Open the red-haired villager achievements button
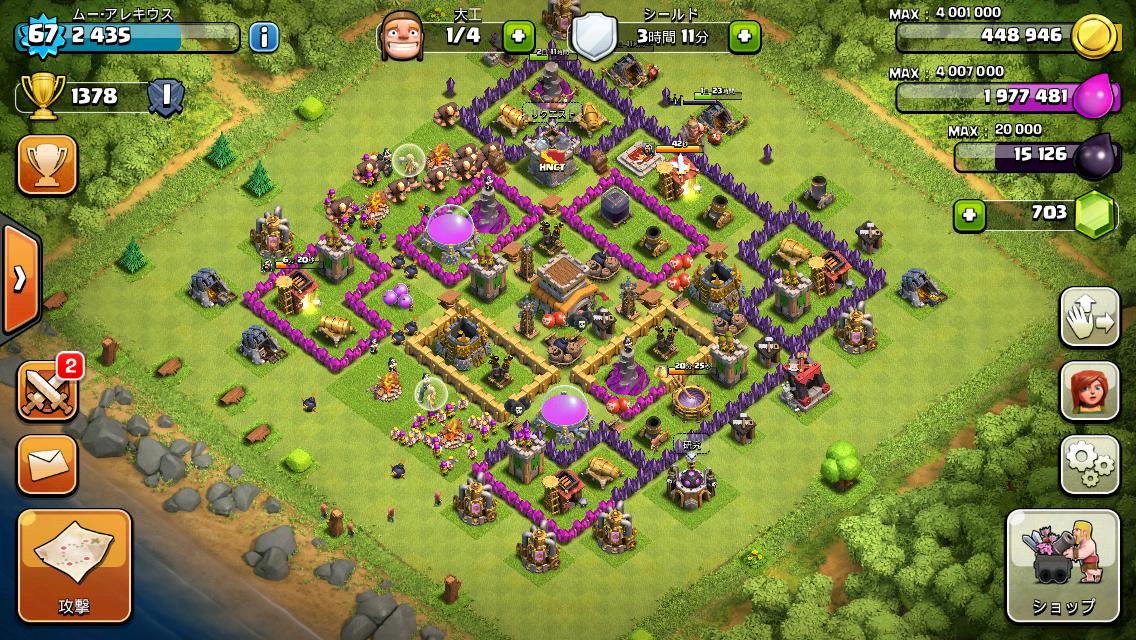Image resolution: width=1136 pixels, height=640 pixels. pyautogui.click(x=1089, y=390)
